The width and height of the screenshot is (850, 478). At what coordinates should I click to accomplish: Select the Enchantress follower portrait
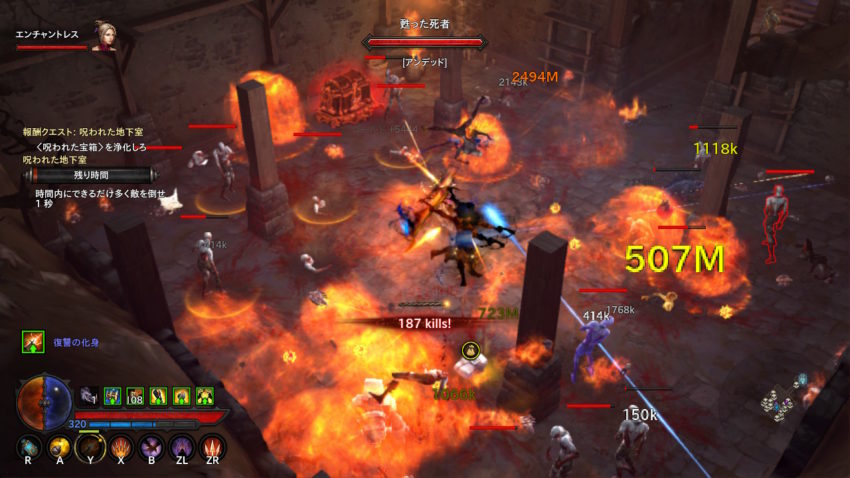[103, 36]
